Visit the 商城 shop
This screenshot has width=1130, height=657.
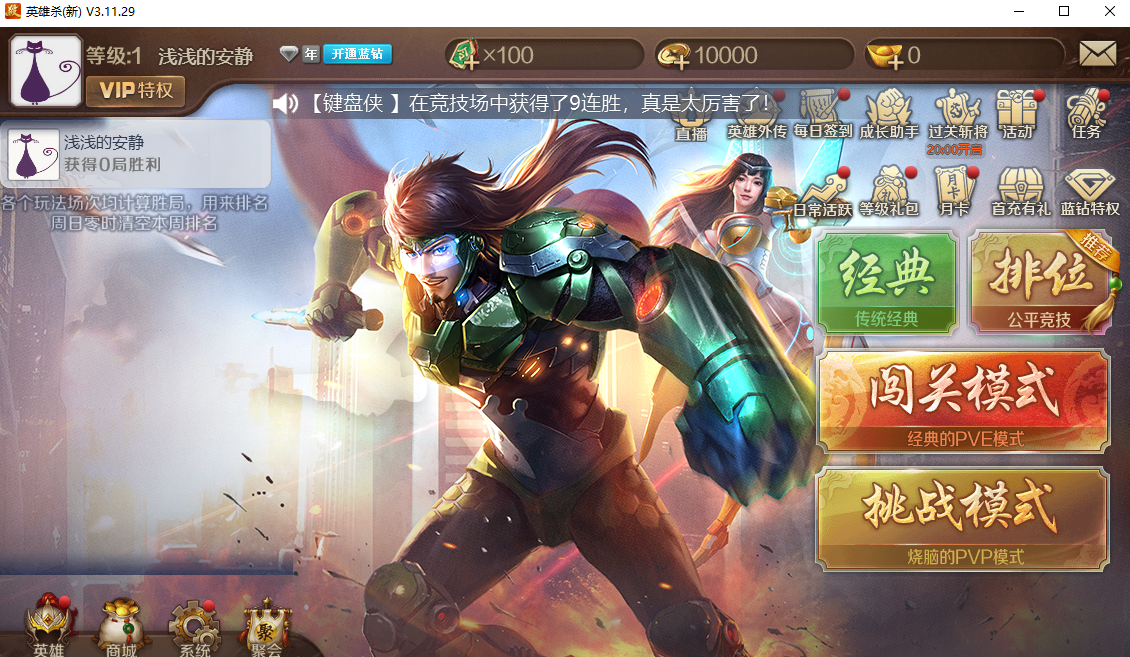click(121, 627)
